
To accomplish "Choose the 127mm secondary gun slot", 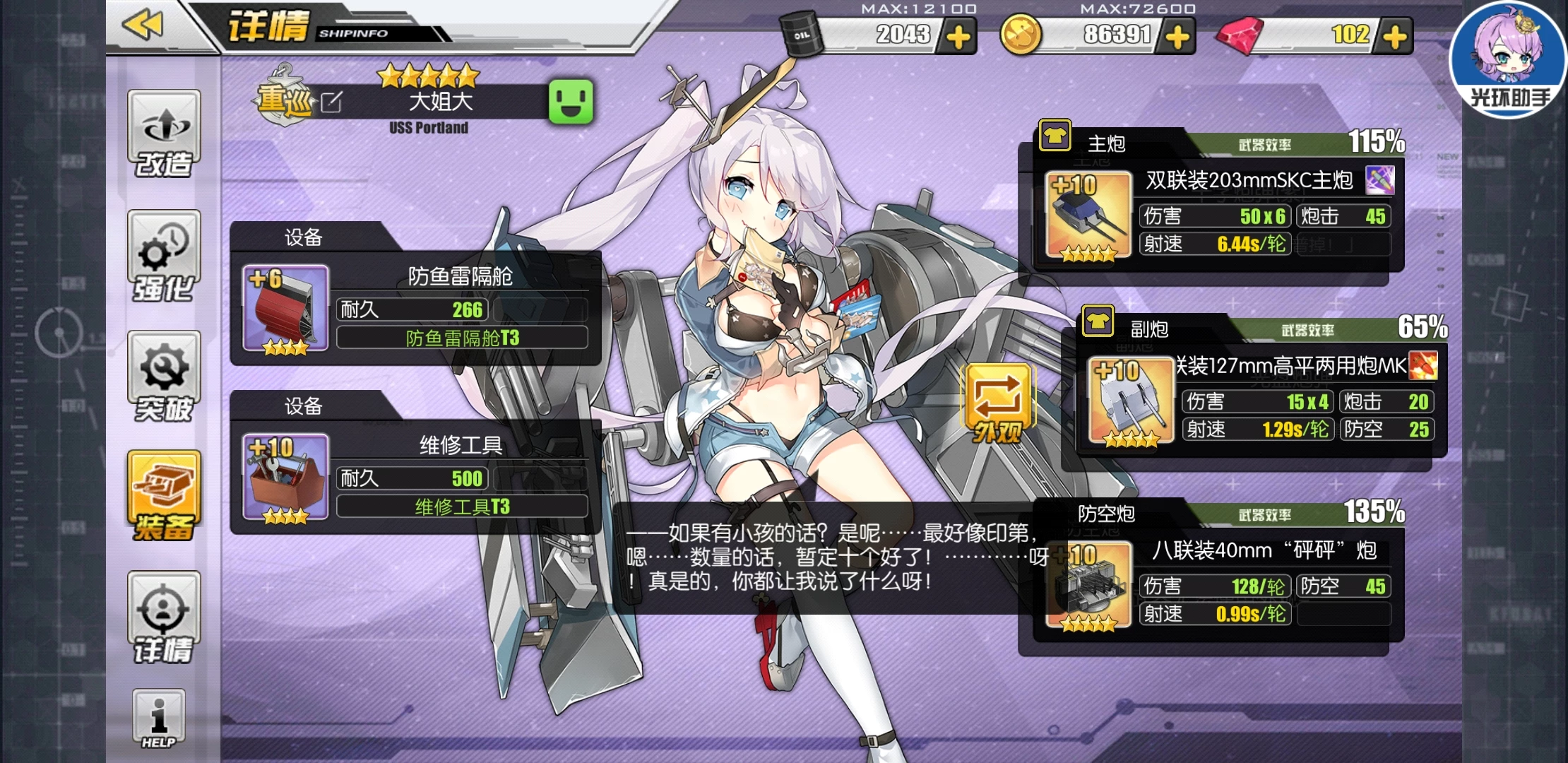I will tap(1131, 401).
